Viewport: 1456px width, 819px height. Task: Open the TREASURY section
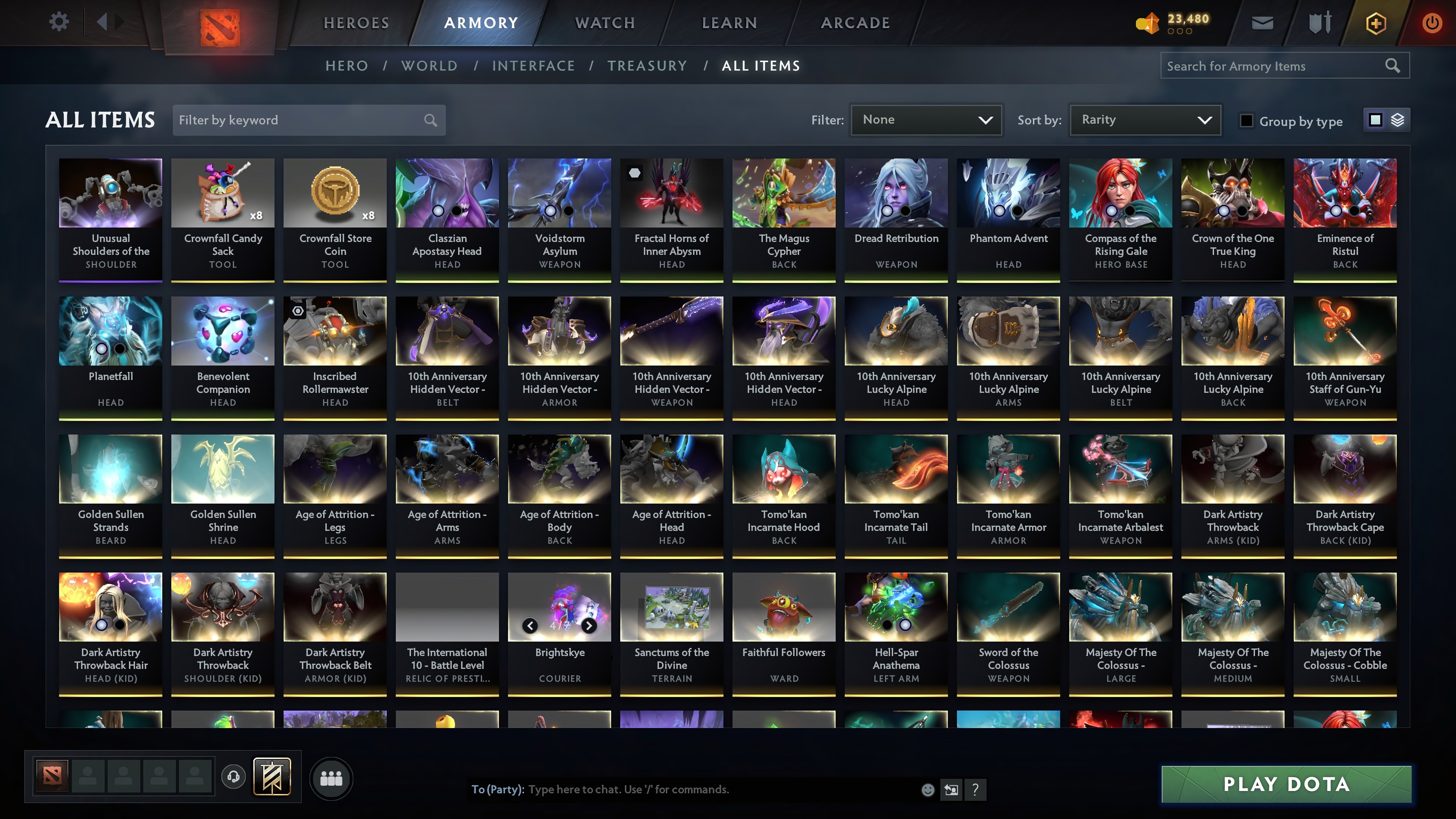pyautogui.click(x=648, y=65)
